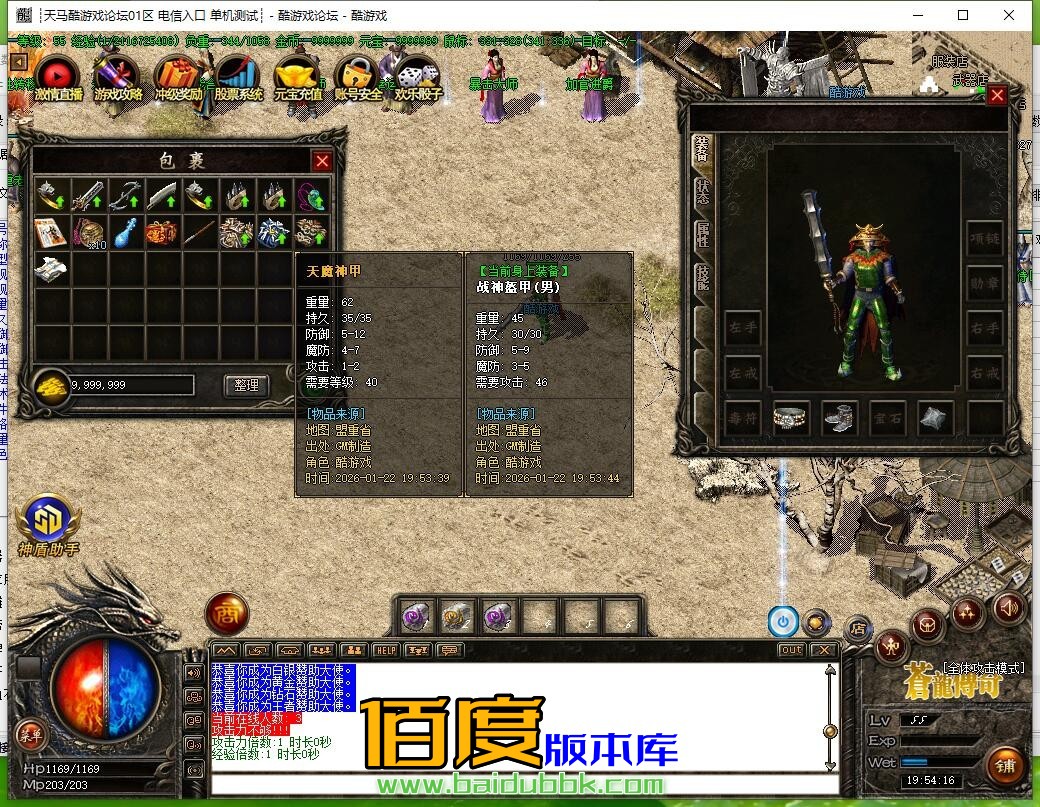Select the blue potion bottle in bag
The width and height of the screenshot is (1040, 807).
pyautogui.click(x=124, y=232)
